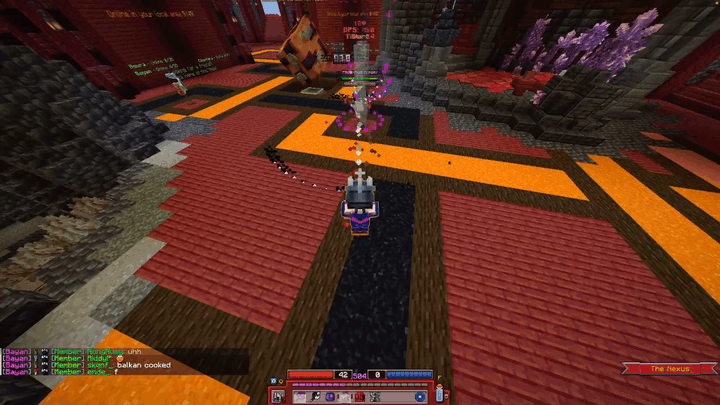Select the red block hotbar item
The image size is (720, 405).
click(x=360, y=397)
